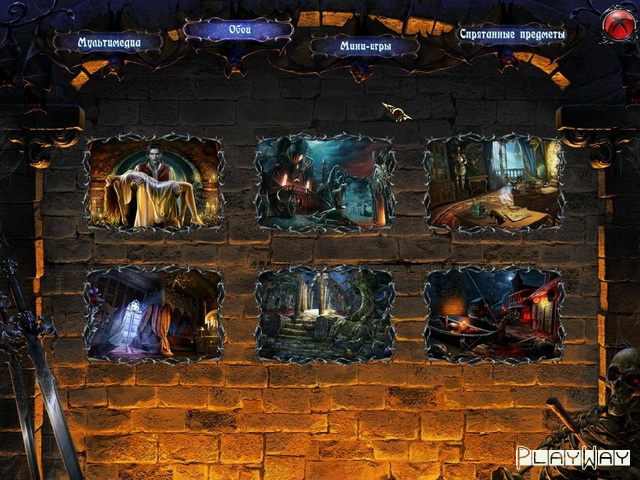Pick the study room with desk wallpaper
This screenshot has width=640, height=480.
tap(494, 184)
